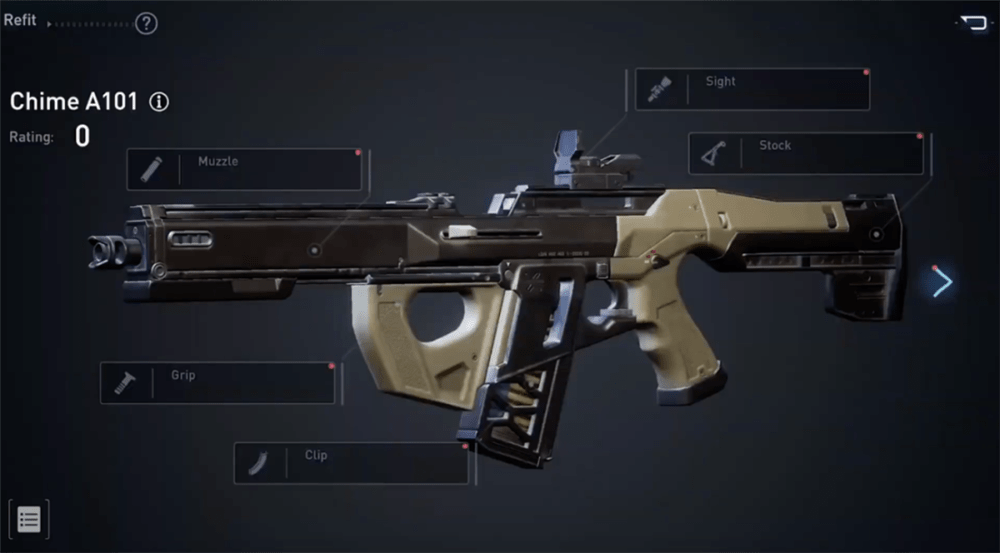Choose the Stock attachment slot

pos(806,153)
